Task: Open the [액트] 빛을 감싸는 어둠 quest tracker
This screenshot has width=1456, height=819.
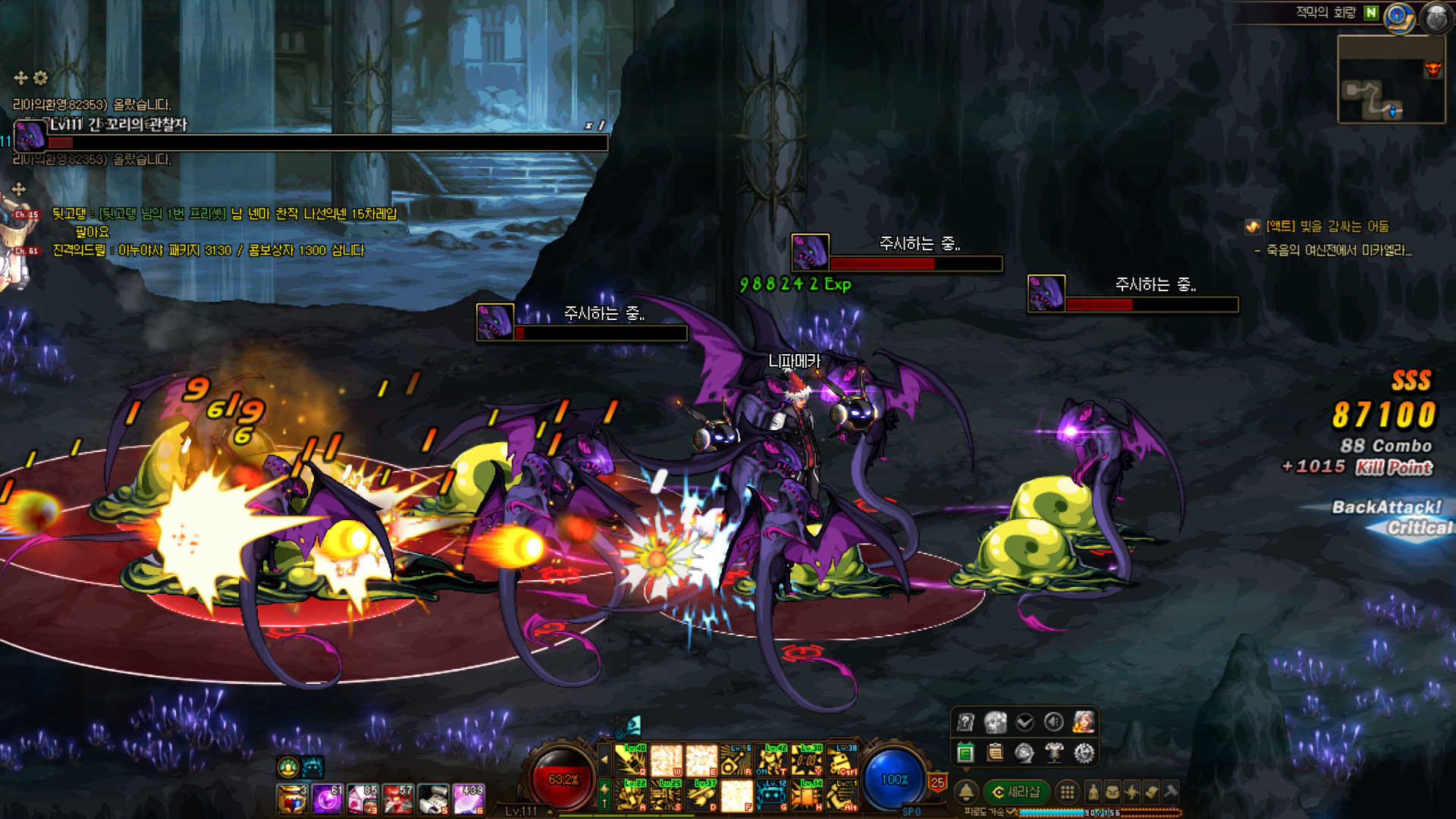Action: pos(1327,226)
